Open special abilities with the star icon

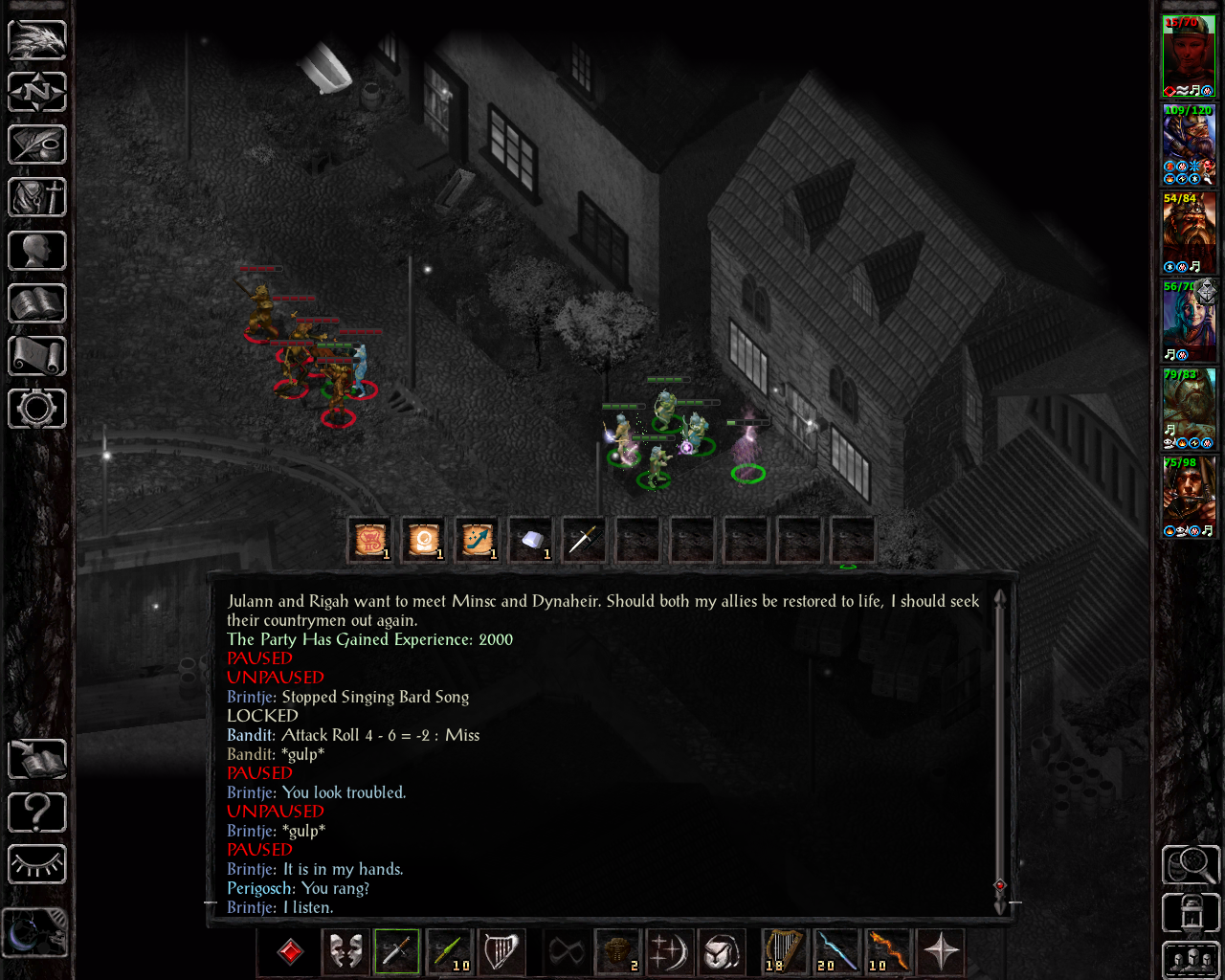(x=941, y=951)
